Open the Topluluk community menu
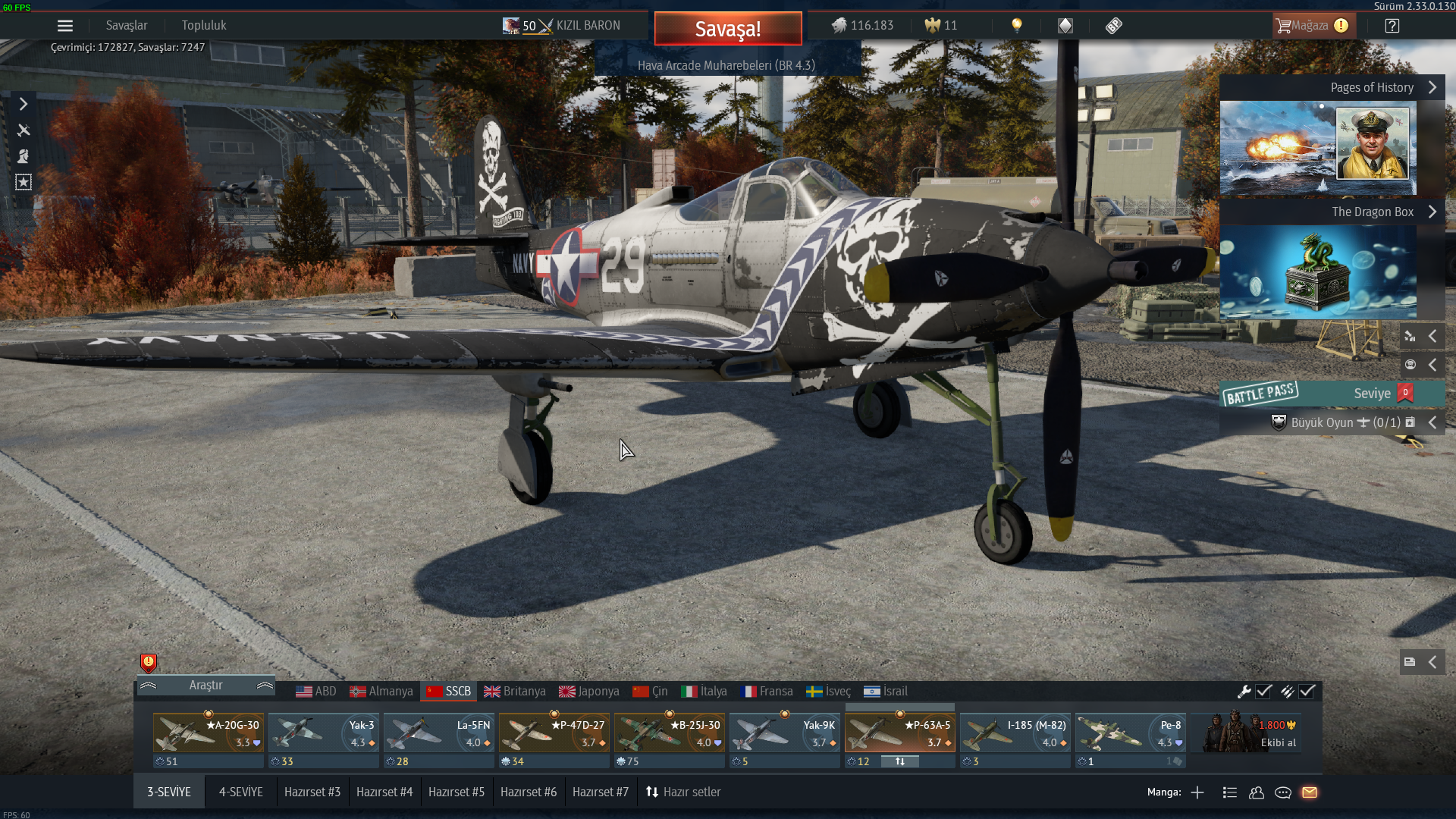Screen dimensions: 1456x819 pyautogui.click(x=204, y=26)
